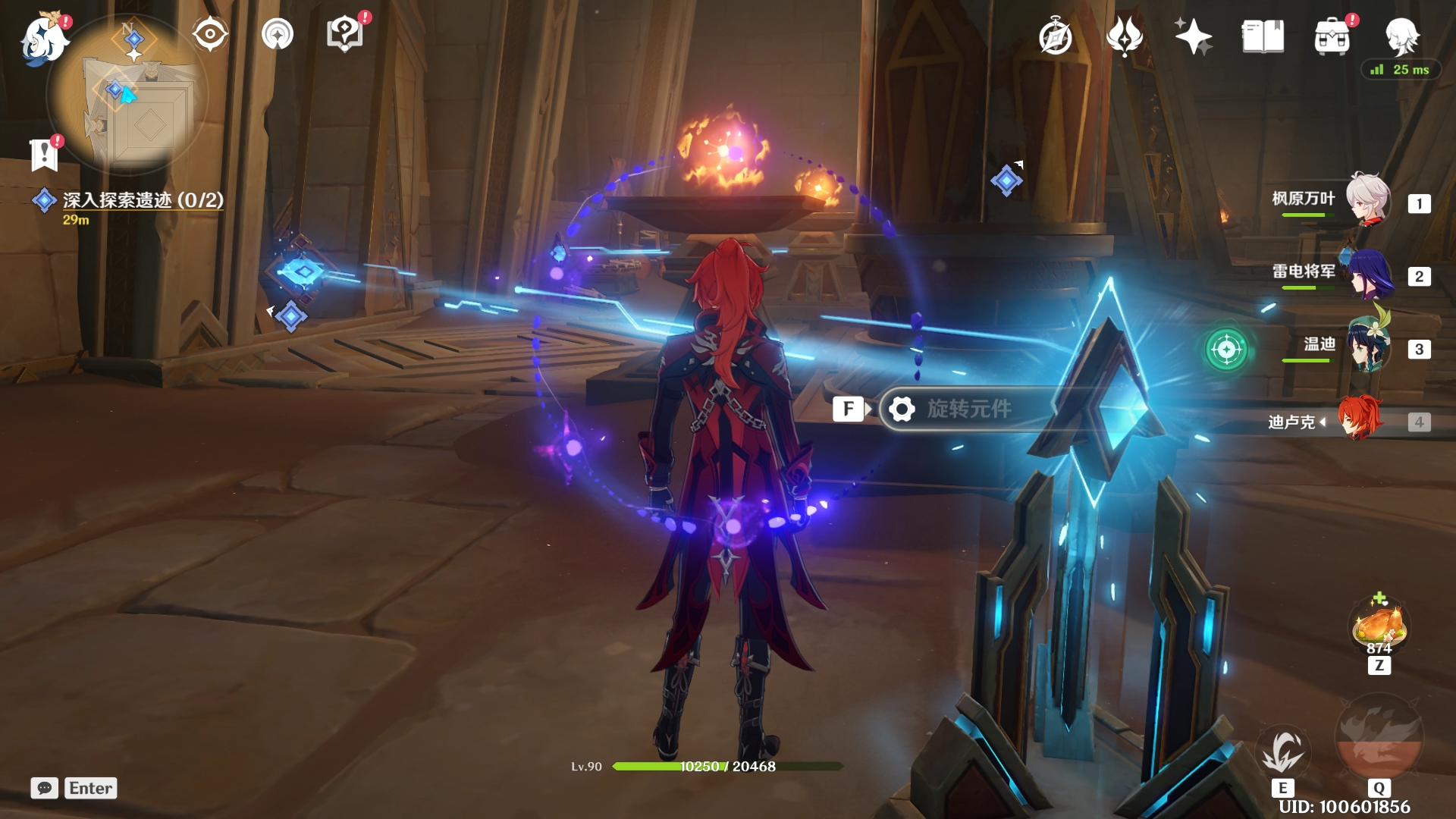This screenshot has height=819, width=1456.
Task: Open the compass adventure handbook icon
Action: (x=1055, y=37)
